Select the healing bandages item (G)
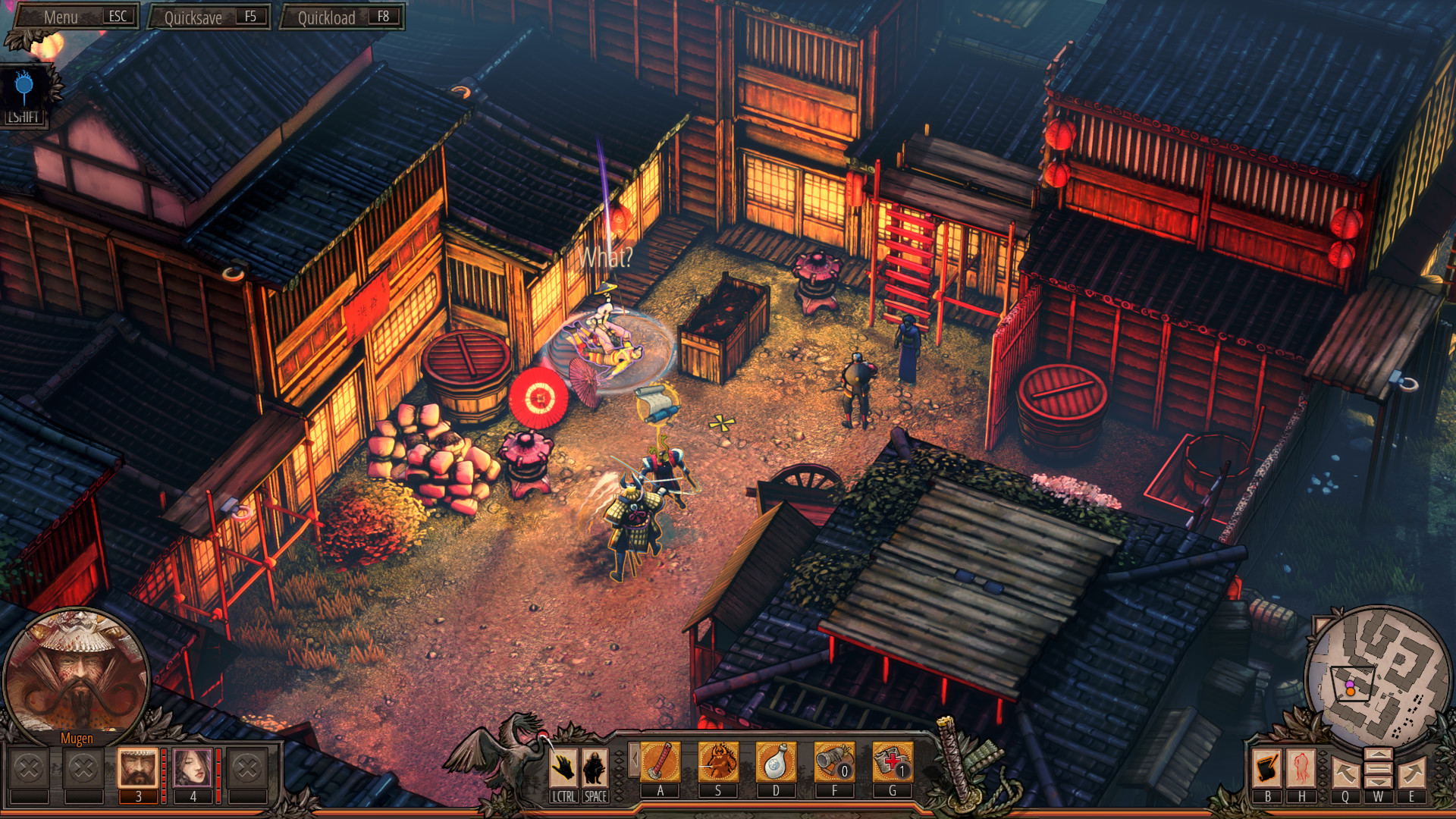This screenshot has width=1456, height=819. click(x=893, y=763)
